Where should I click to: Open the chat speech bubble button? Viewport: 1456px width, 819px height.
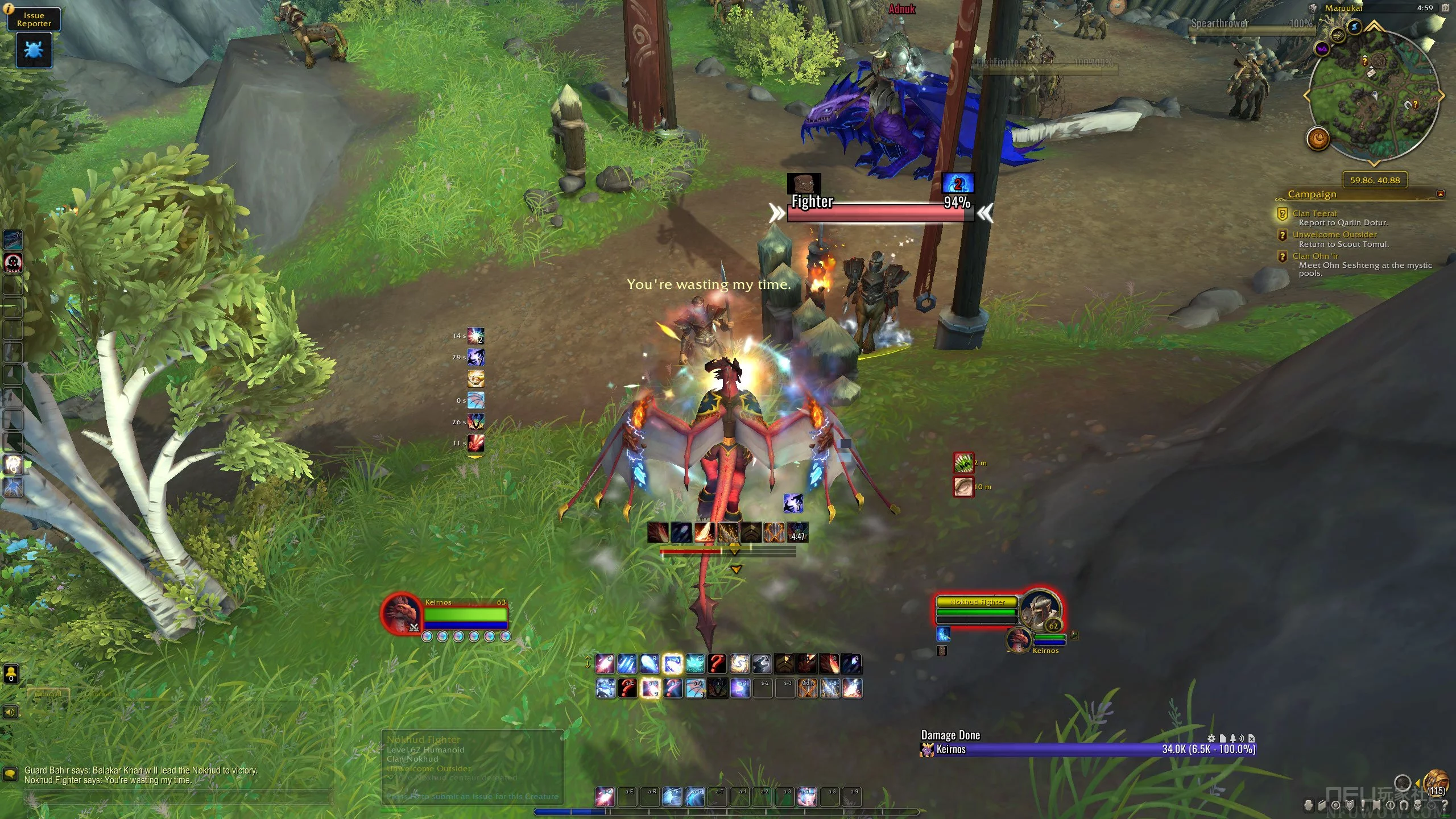pyautogui.click(x=10, y=774)
